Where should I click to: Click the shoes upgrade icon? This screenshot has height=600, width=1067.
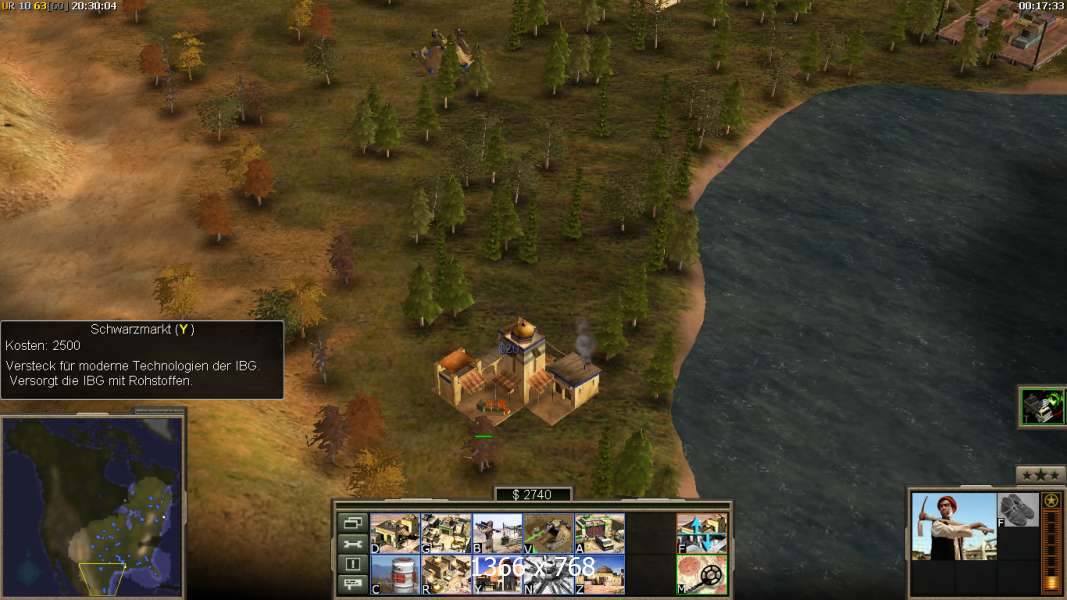[1018, 510]
